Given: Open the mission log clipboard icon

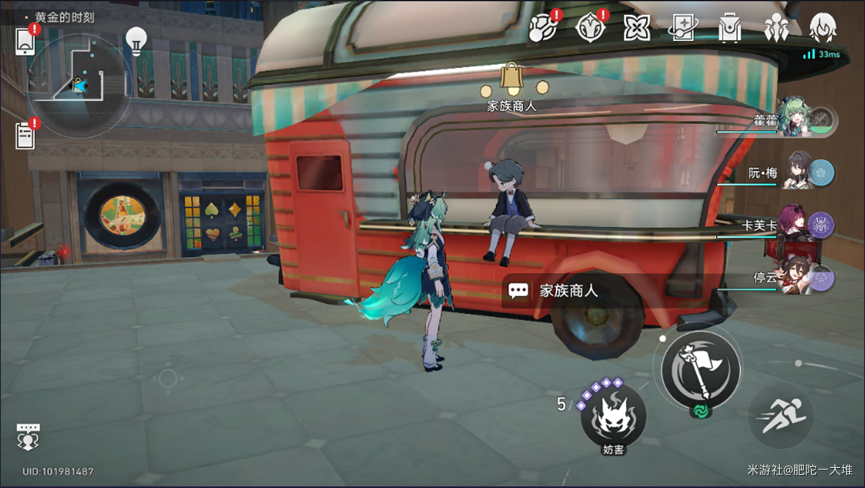Looking at the screenshot, I should tap(25, 133).
